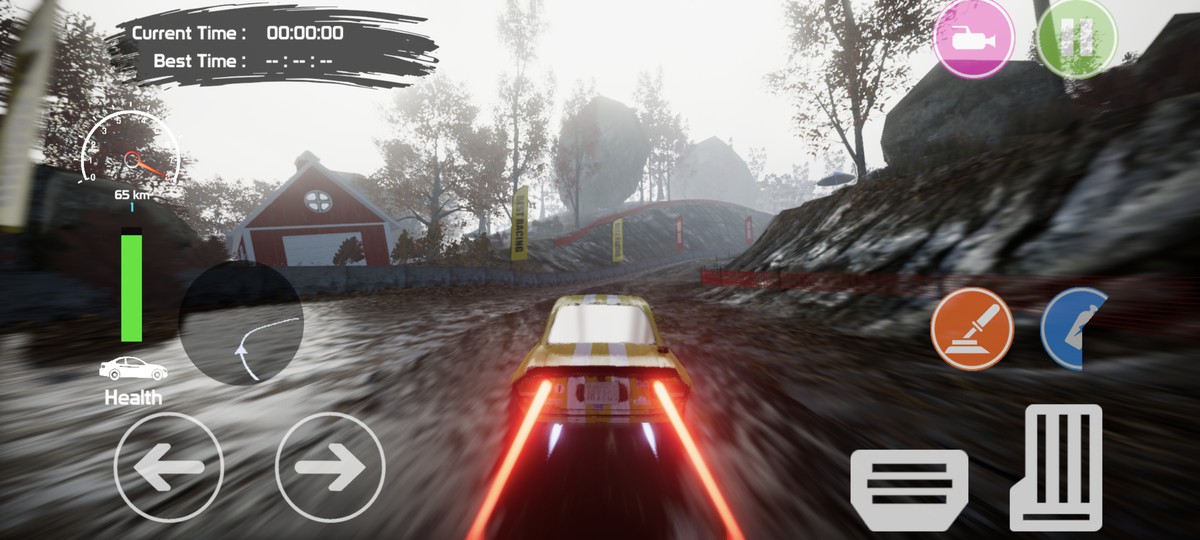Switch the camera view
The height and width of the screenshot is (540, 1200).
click(973, 38)
